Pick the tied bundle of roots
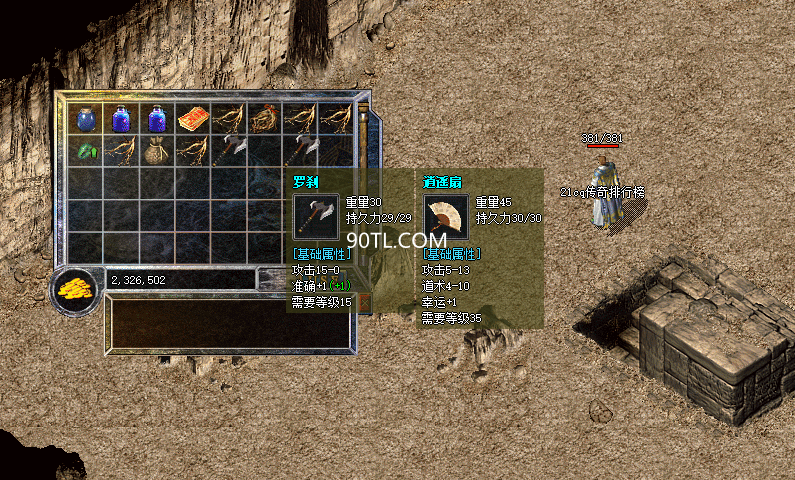795x480 pixels. (x=264, y=119)
